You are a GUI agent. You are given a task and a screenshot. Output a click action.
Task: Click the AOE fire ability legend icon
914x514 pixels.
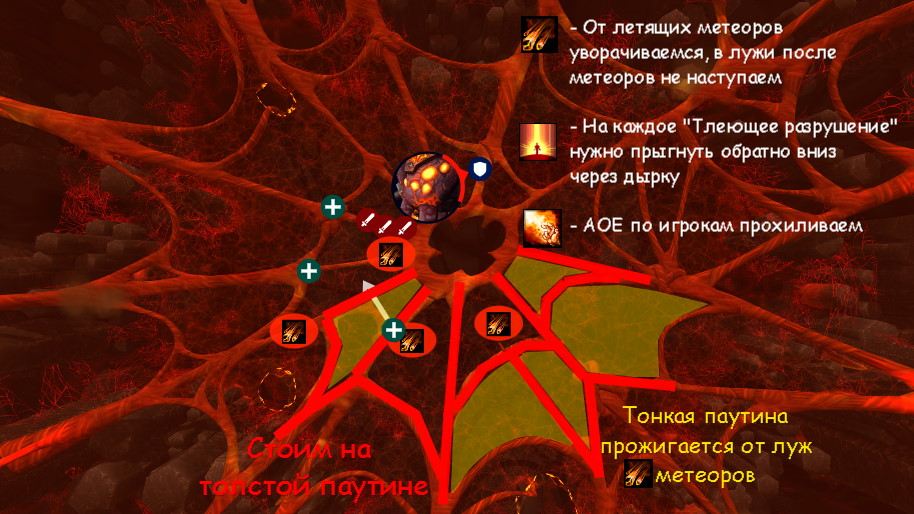(x=540, y=227)
